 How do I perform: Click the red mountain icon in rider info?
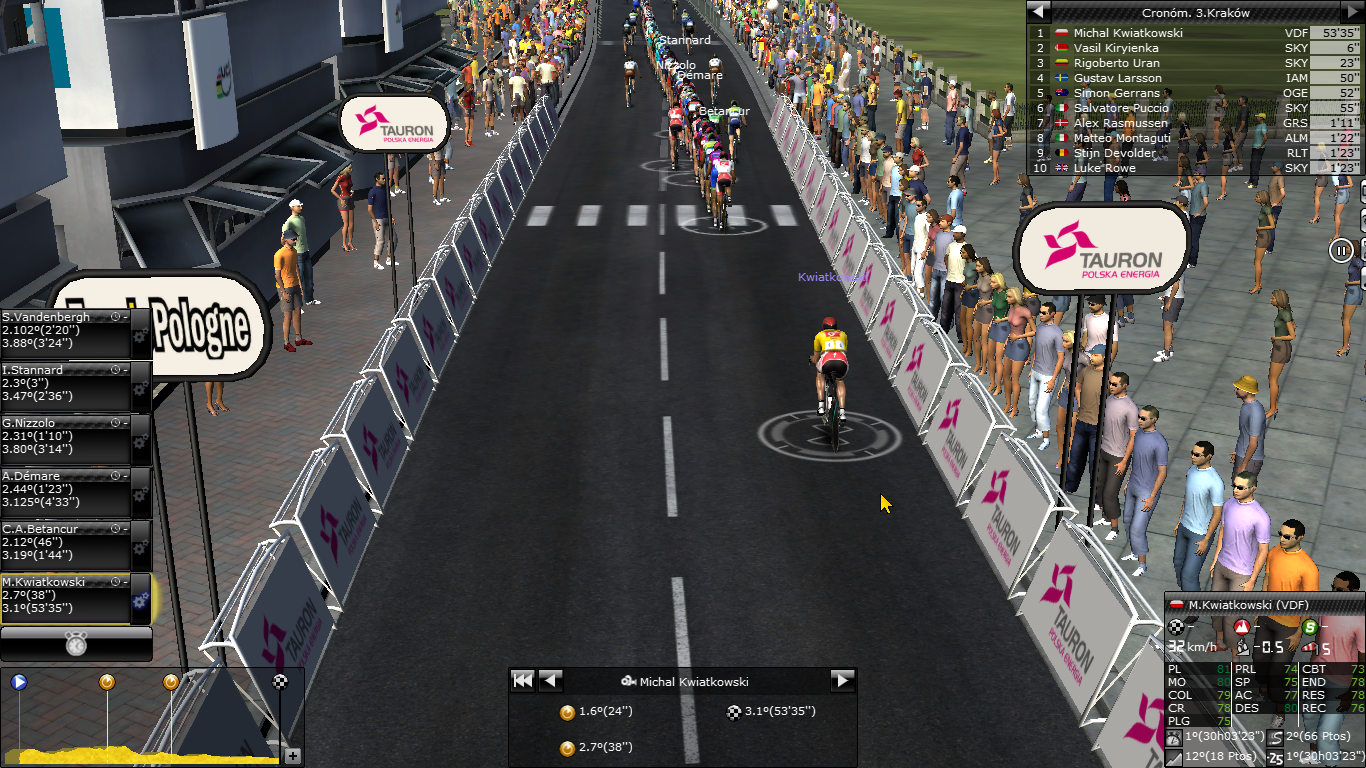click(x=1243, y=627)
